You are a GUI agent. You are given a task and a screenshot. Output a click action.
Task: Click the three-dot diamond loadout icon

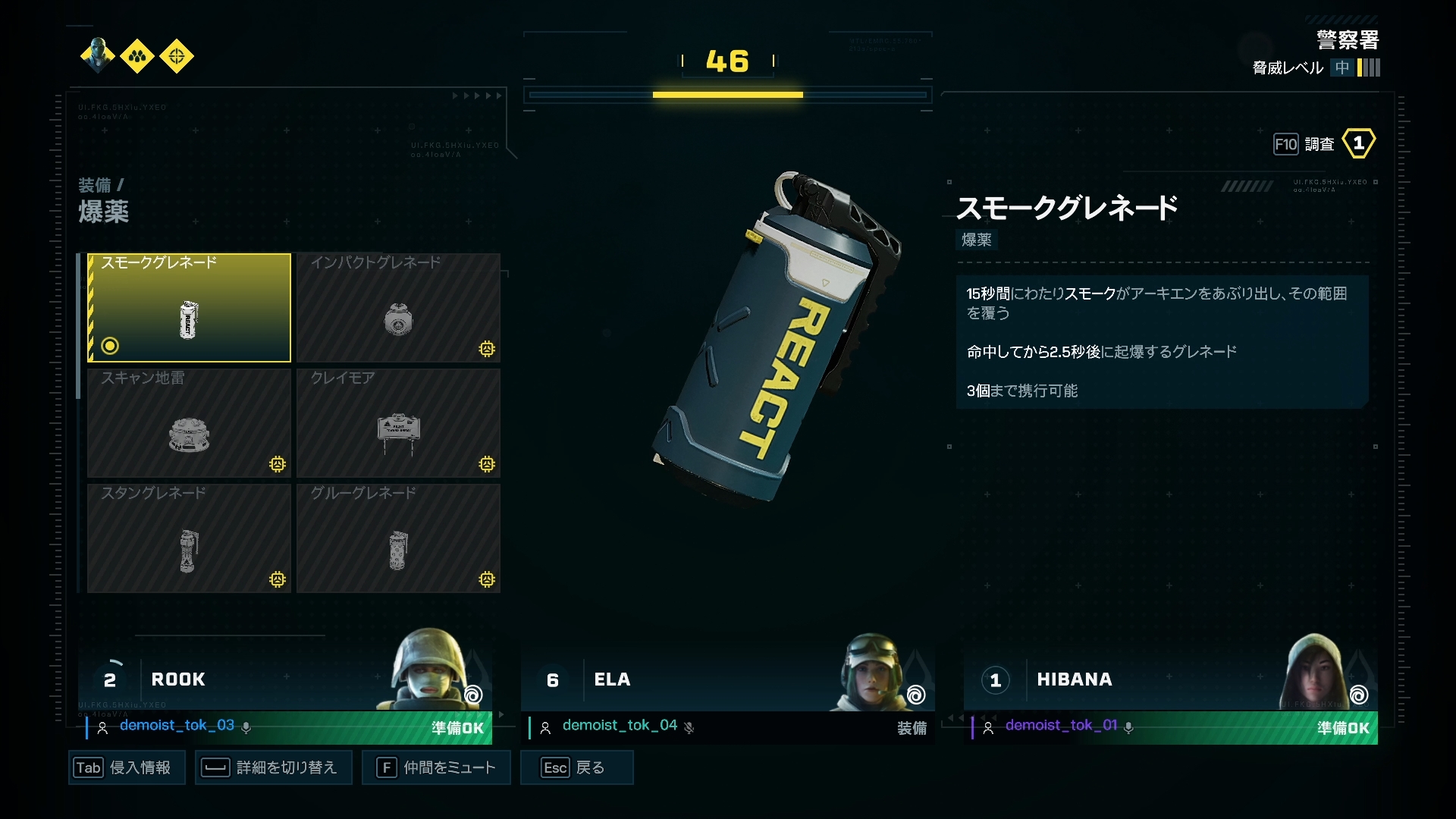pyautogui.click(x=137, y=56)
